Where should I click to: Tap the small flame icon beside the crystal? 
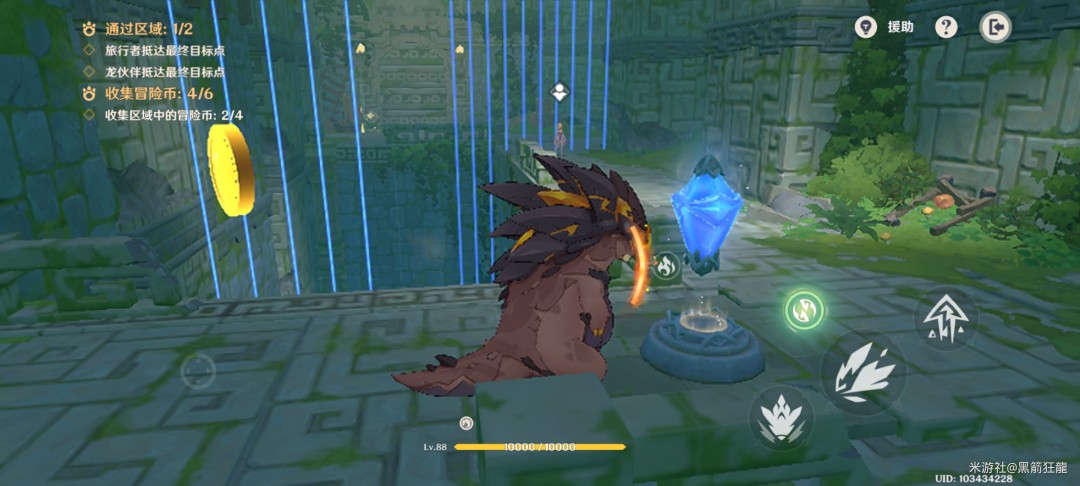(666, 266)
